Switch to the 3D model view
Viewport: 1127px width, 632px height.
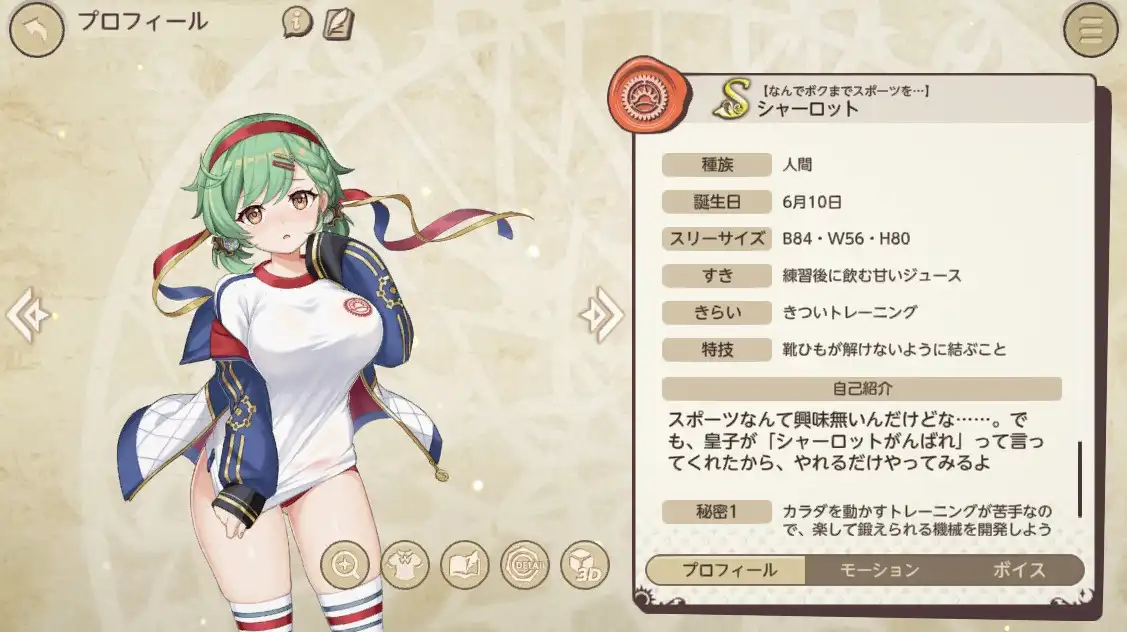point(584,565)
